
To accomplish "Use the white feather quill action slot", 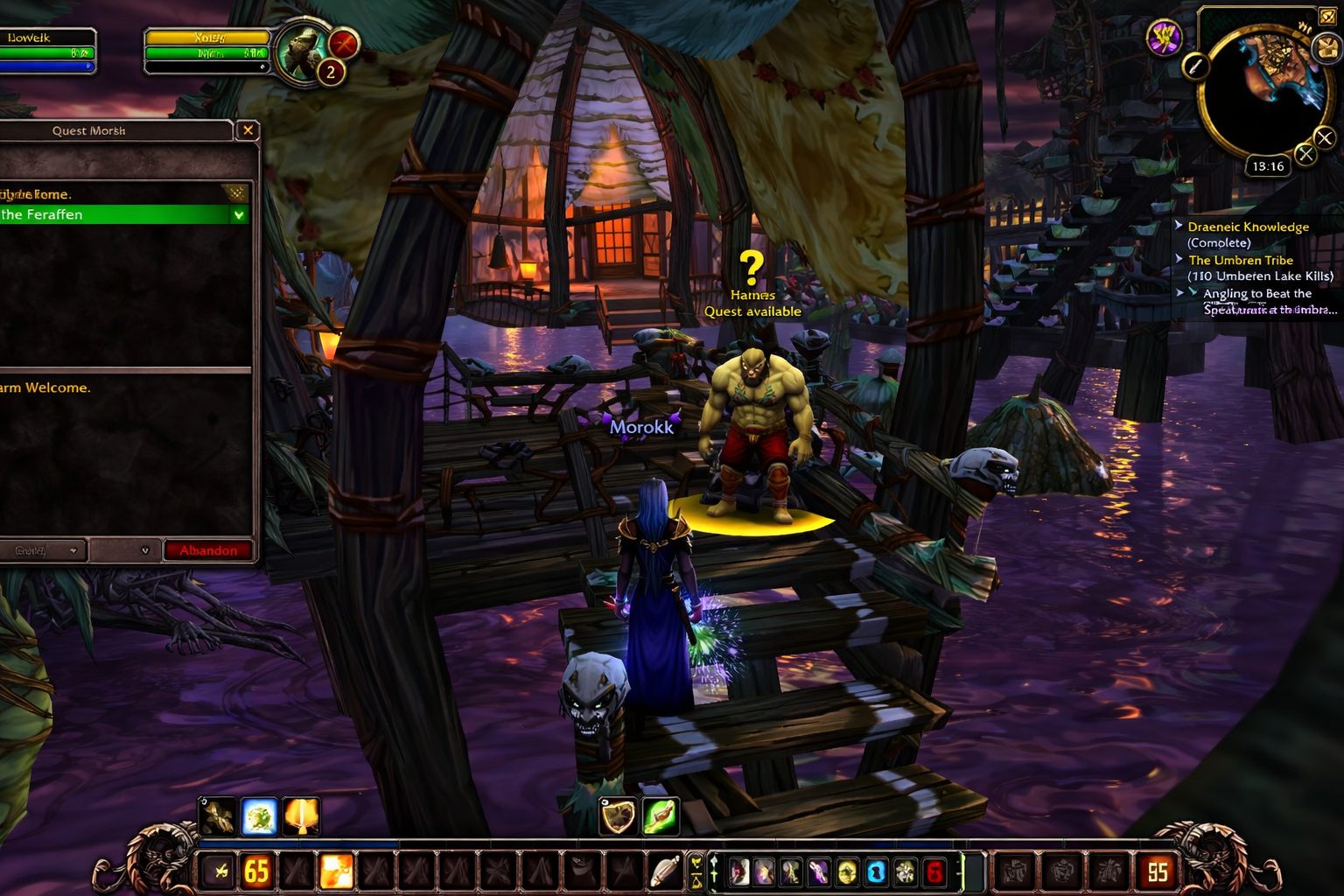I will tap(665, 871).
